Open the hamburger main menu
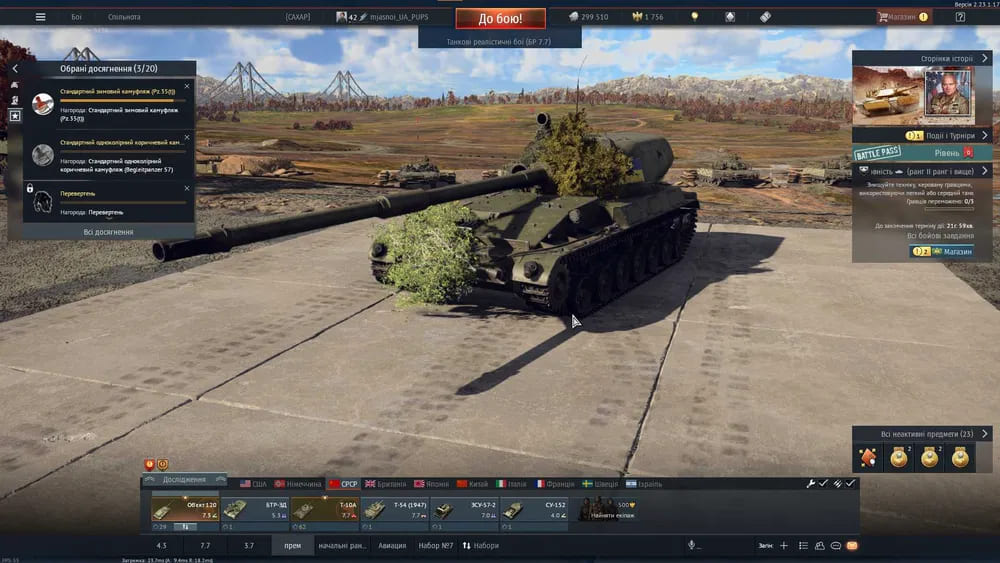 tap(40, 17)
